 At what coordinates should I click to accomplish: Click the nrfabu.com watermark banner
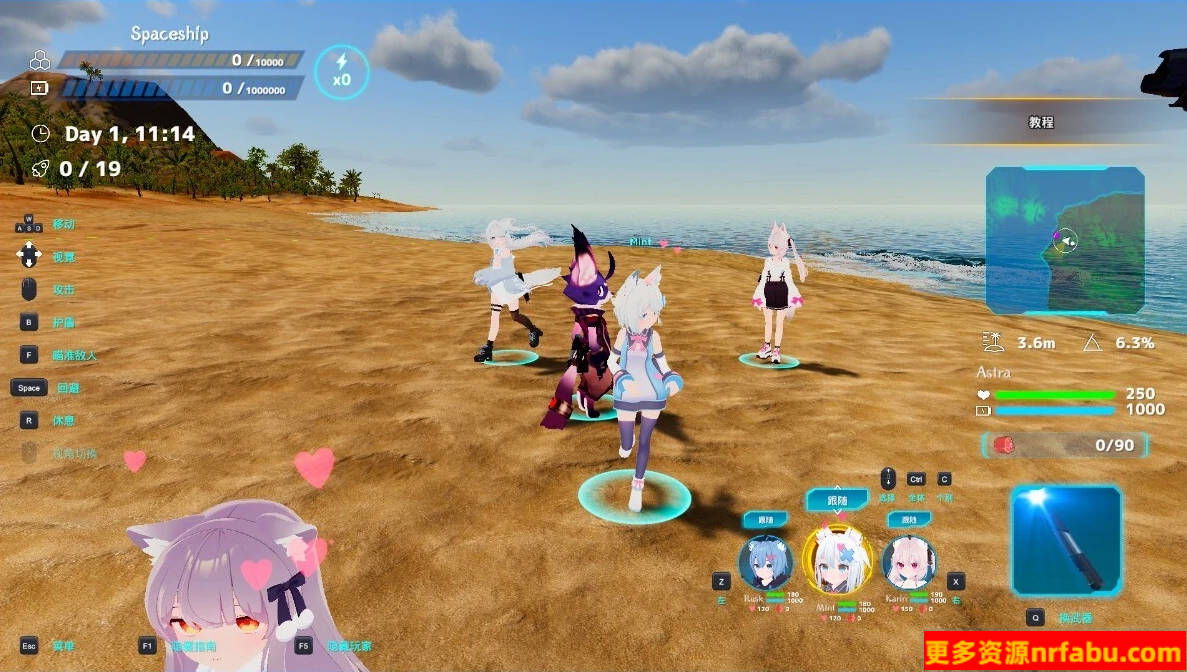[1055, 653]
